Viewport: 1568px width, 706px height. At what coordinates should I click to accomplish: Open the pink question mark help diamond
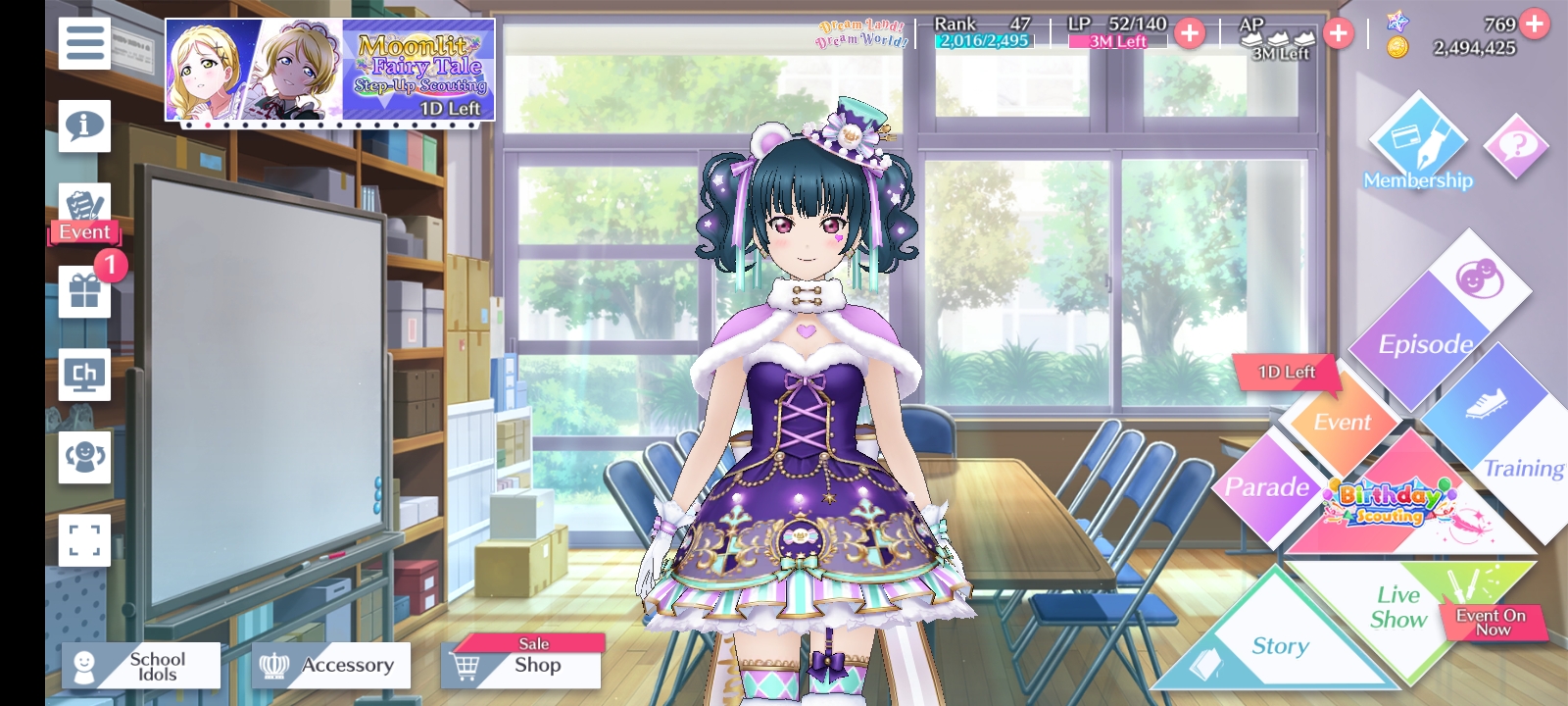coord(1516,147)
